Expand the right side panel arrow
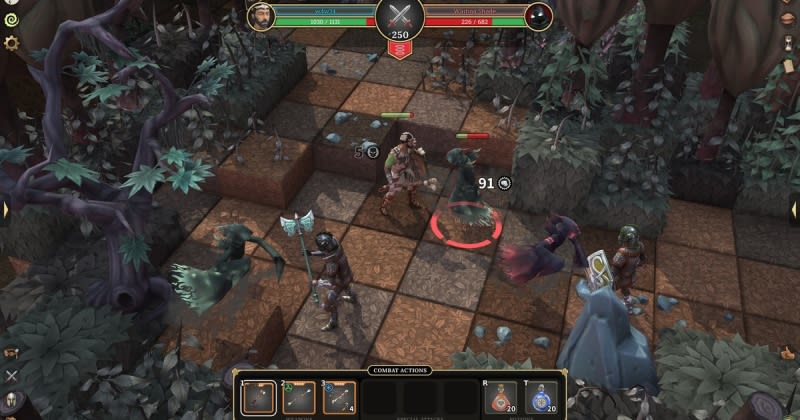This screenshot has height=420, width=800. tap(793, 209)
